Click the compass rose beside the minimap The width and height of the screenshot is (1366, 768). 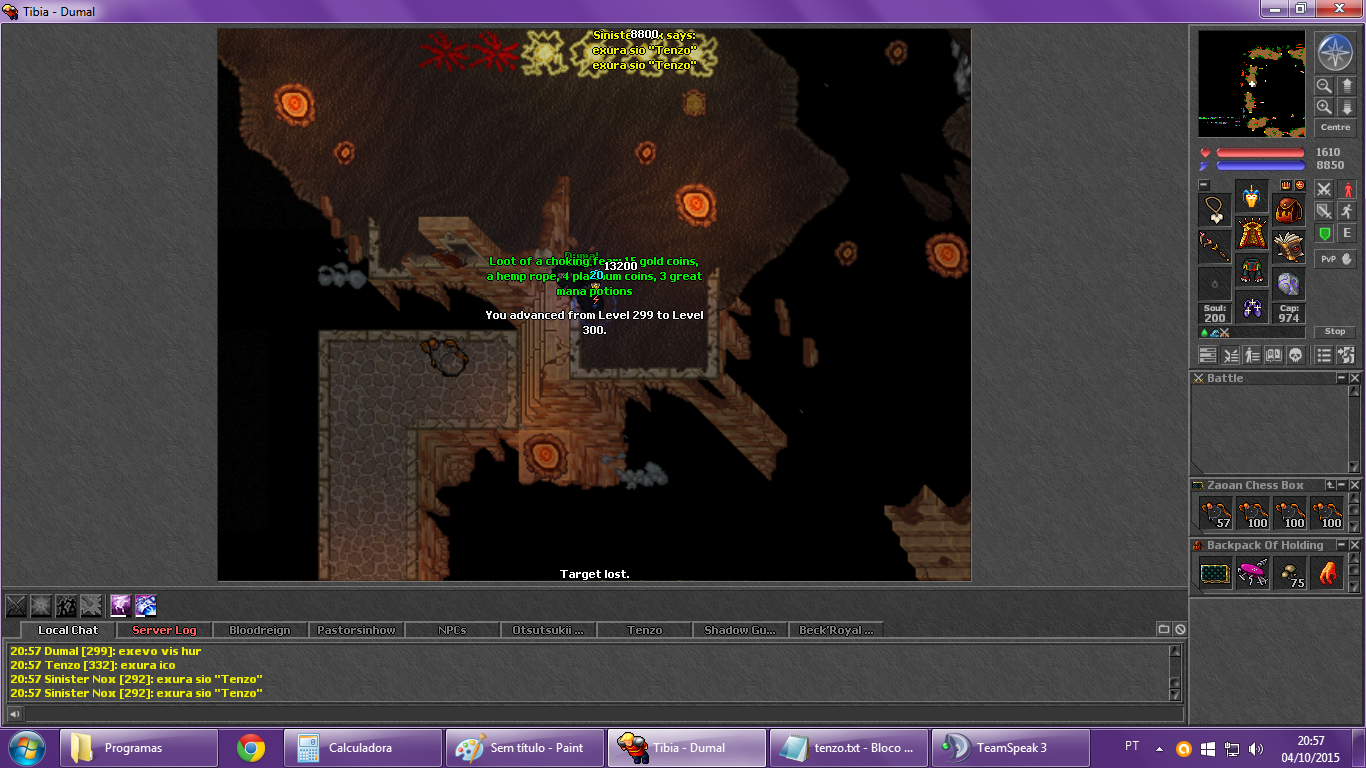(x=1335, y=51)
